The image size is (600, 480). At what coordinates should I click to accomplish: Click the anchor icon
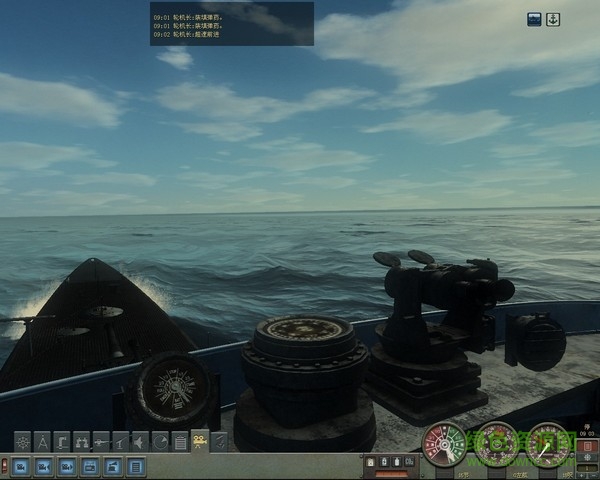(x=552, y=19)
